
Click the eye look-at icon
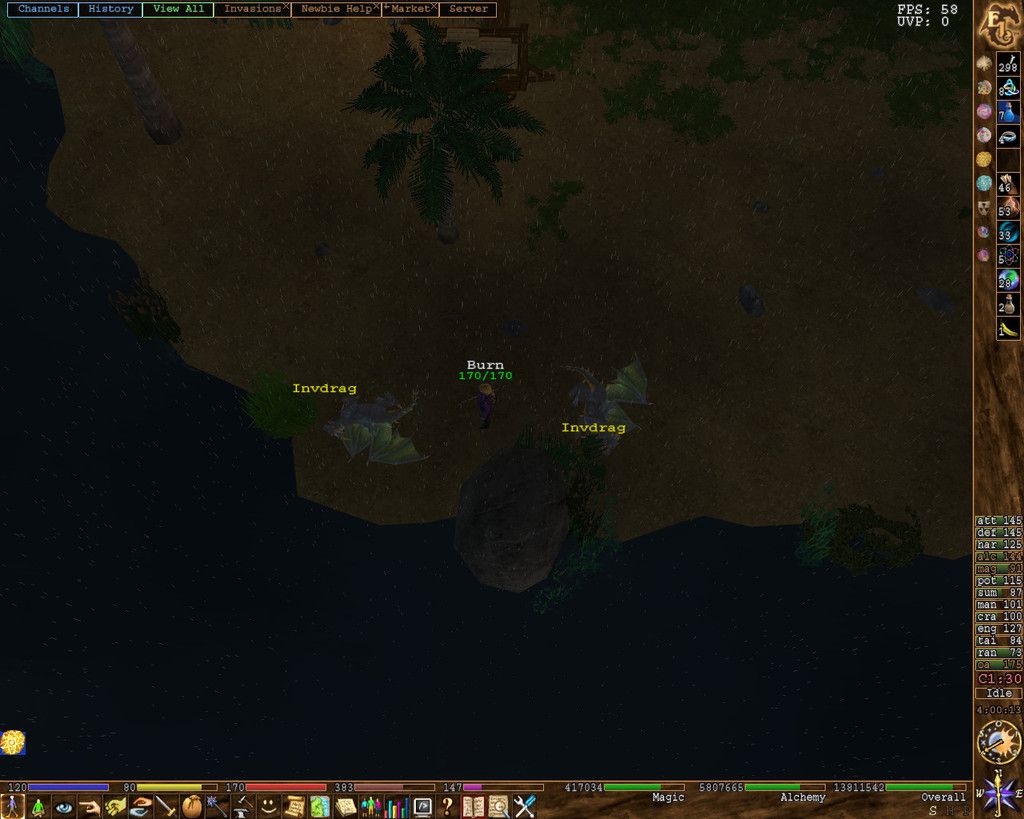click(64, 807)
